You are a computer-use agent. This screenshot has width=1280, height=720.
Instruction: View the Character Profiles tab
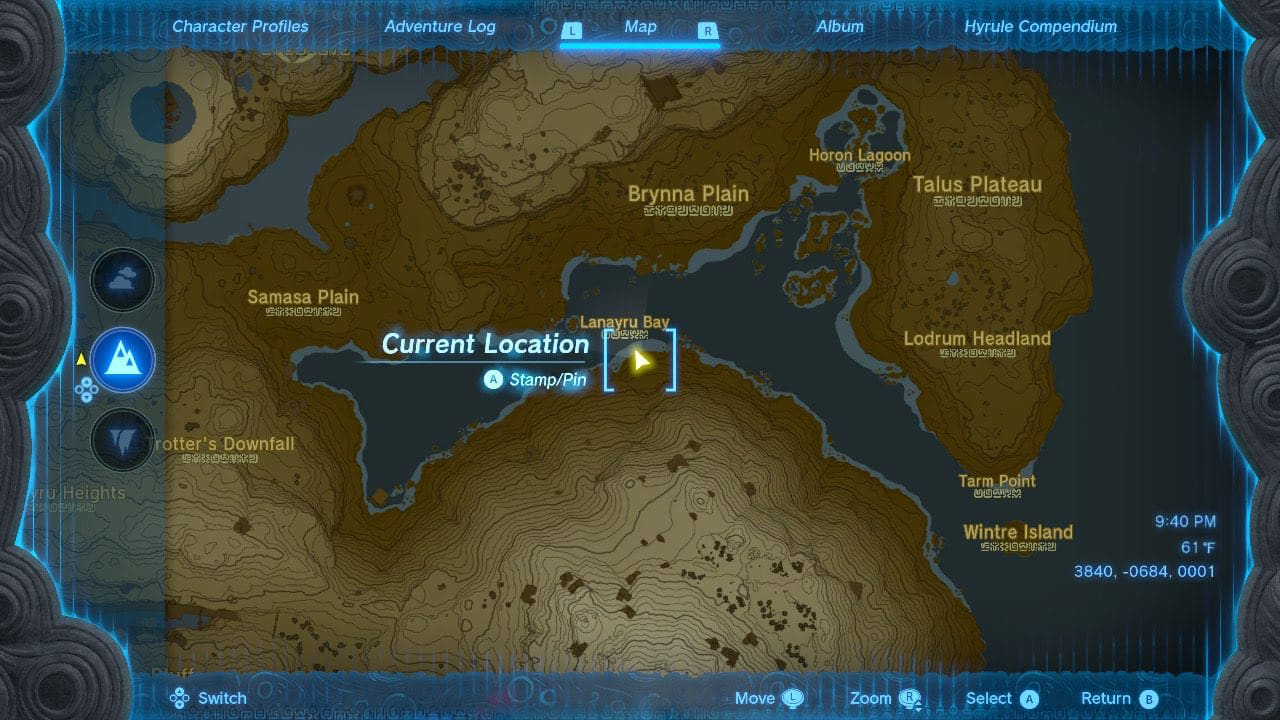click(x=240, y=26)
